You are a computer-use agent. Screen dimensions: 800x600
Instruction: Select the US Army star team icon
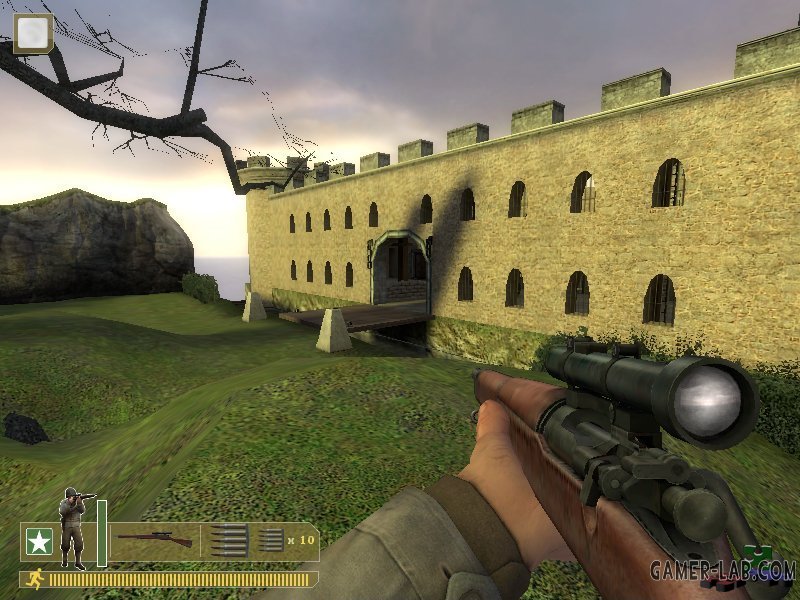pyautogui.click(x=39, y=542)
